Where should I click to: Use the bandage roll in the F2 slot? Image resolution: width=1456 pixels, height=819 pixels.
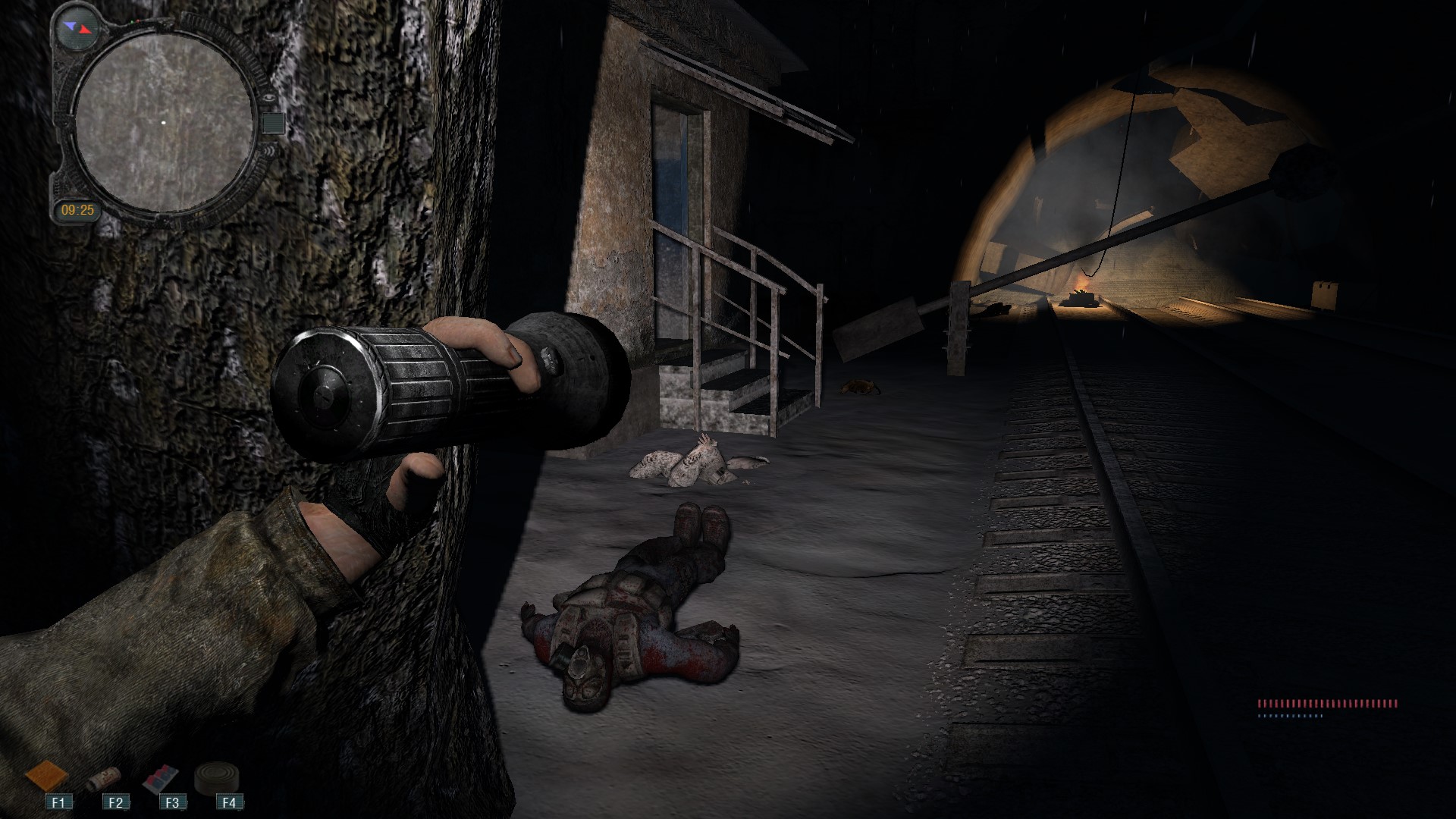pyautogui.click(x=102, y=778)
